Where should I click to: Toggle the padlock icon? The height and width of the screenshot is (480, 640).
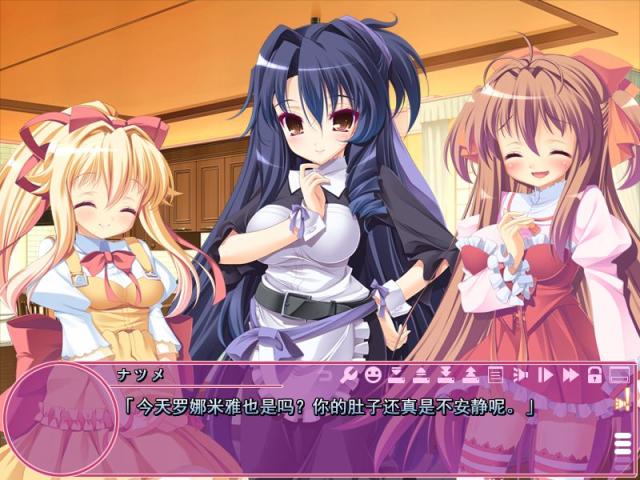[x=594, y=375]
